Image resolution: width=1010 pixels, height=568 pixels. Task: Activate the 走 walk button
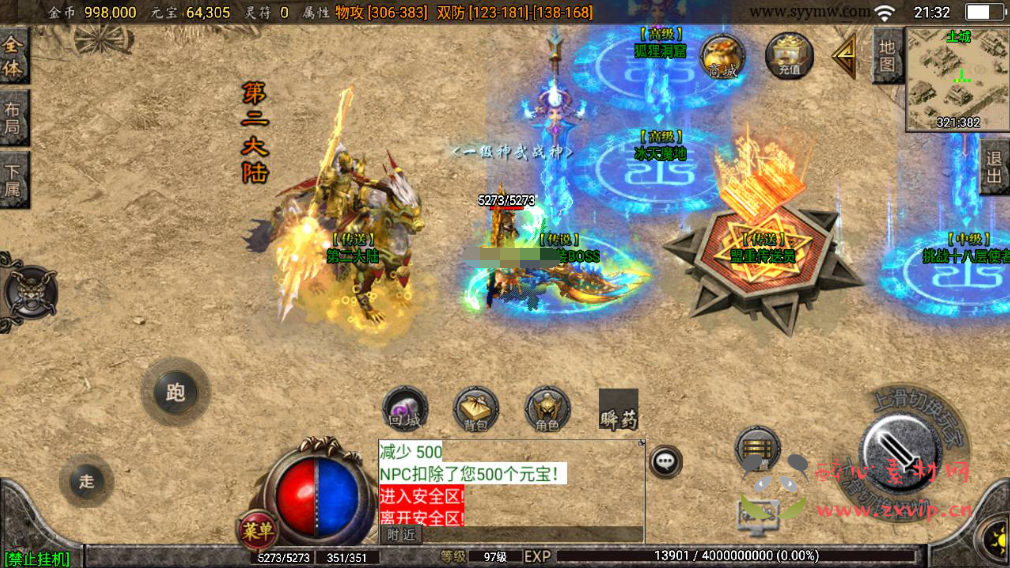(87, 481)
